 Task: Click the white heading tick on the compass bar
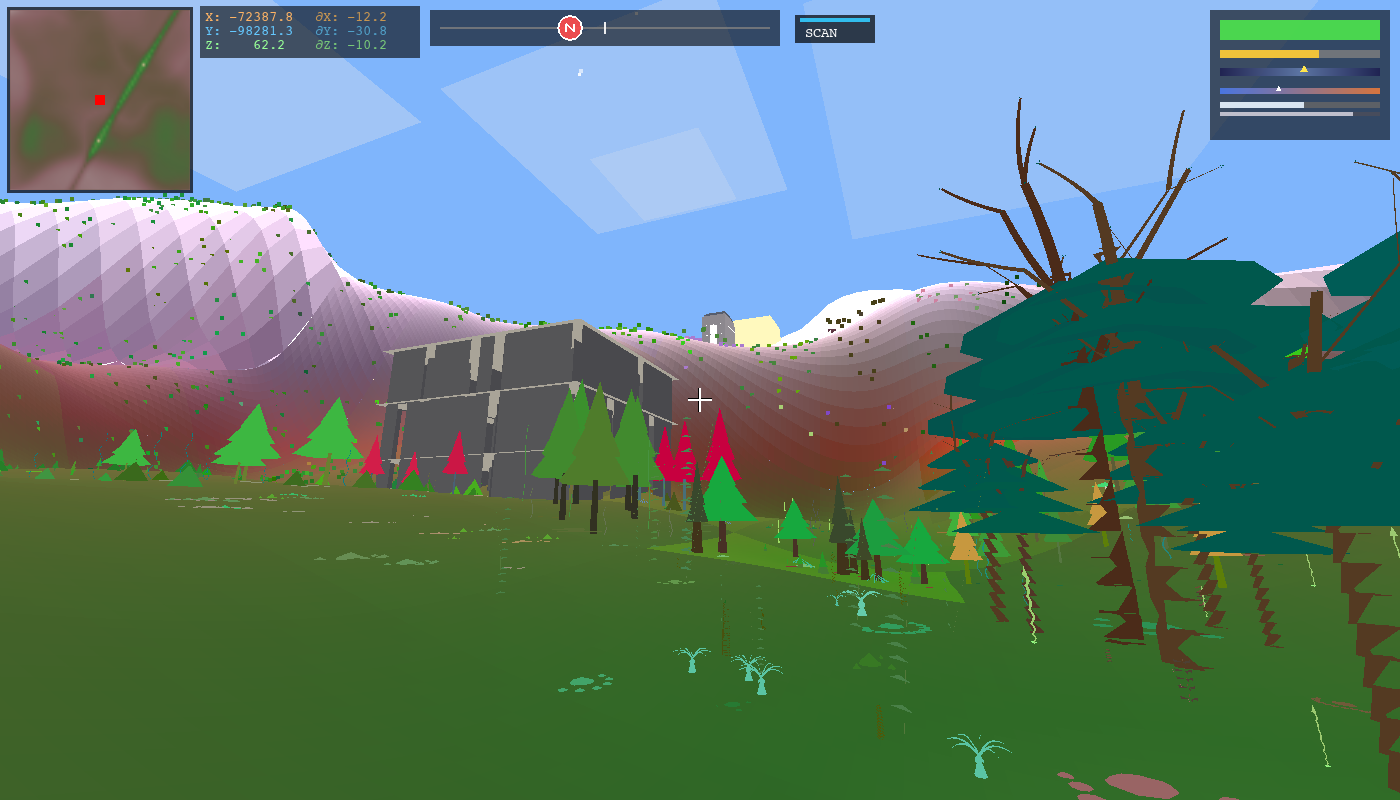tap(603, 28)
